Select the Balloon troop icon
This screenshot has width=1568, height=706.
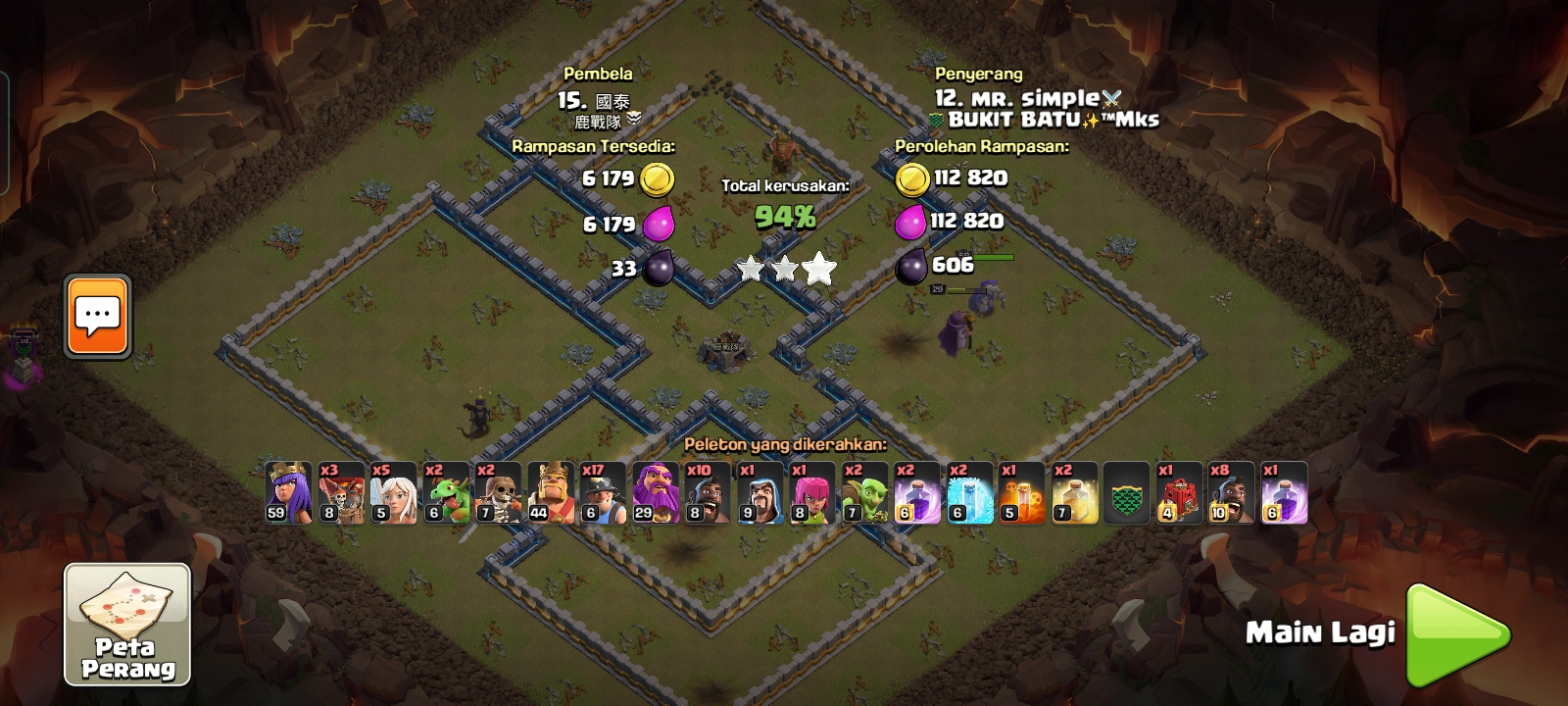point(341,492)
